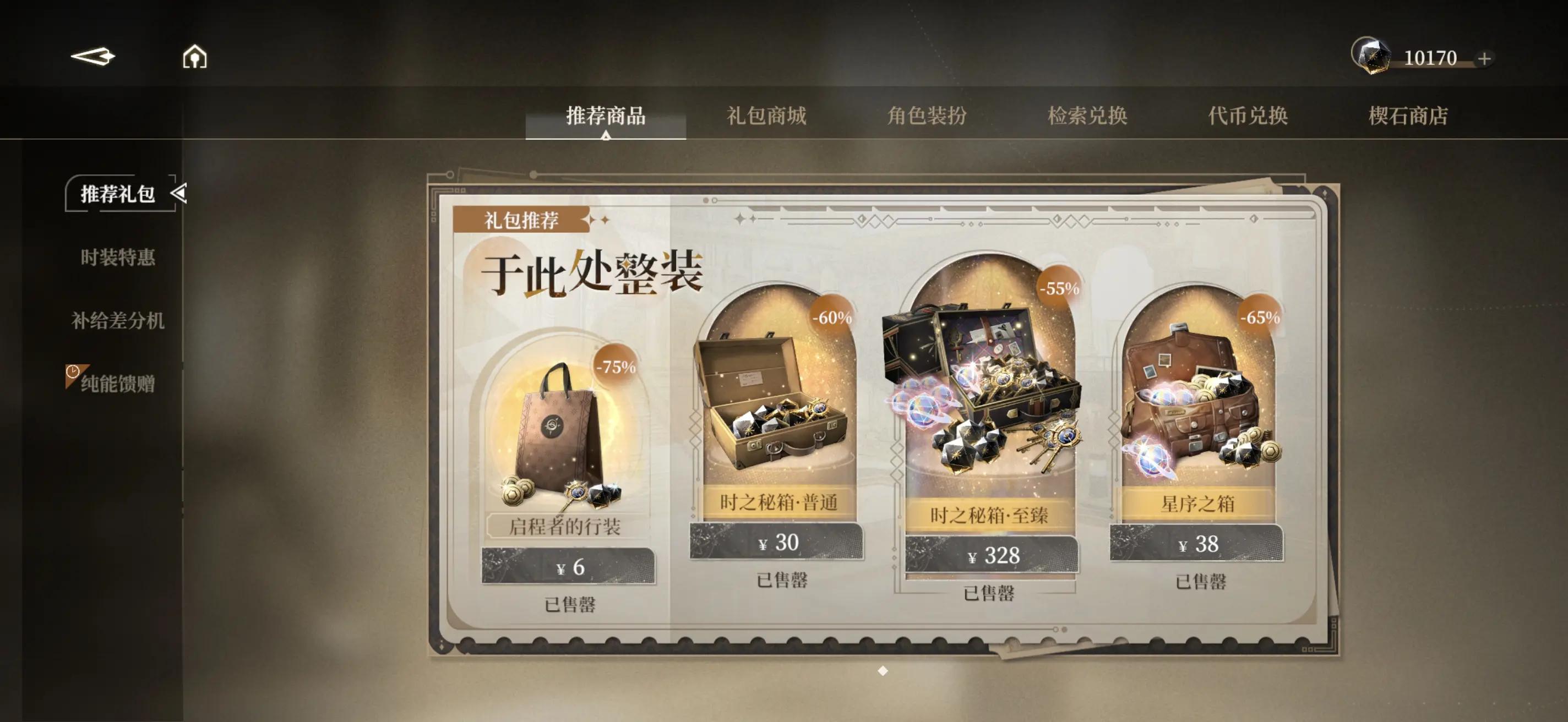Click the currency counter showing 10170
This screenshot has width=1568, height=722.
(x=1429, y=59)
